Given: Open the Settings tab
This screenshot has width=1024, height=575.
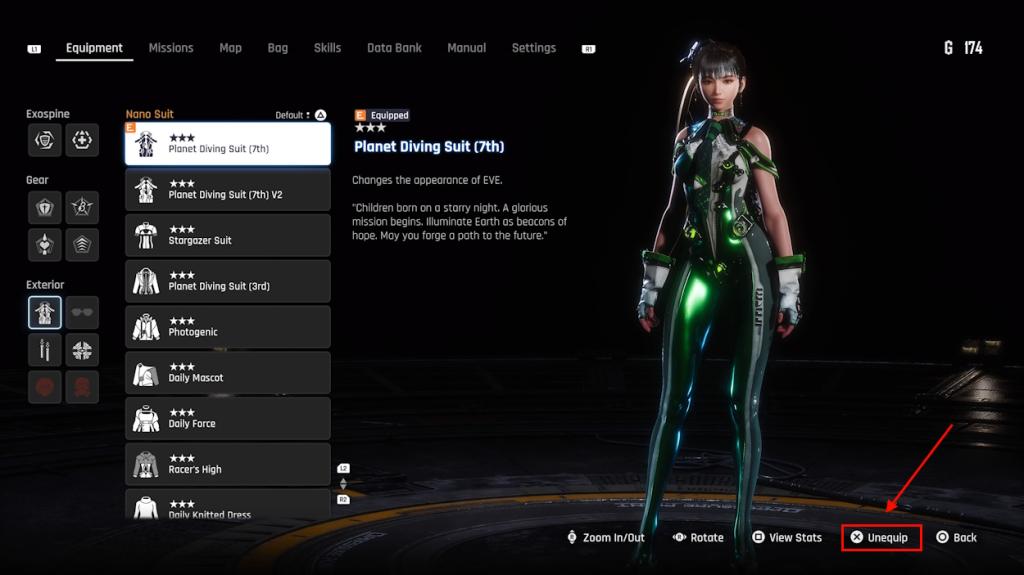Looking at the screenshot, I should pos(533,48).
